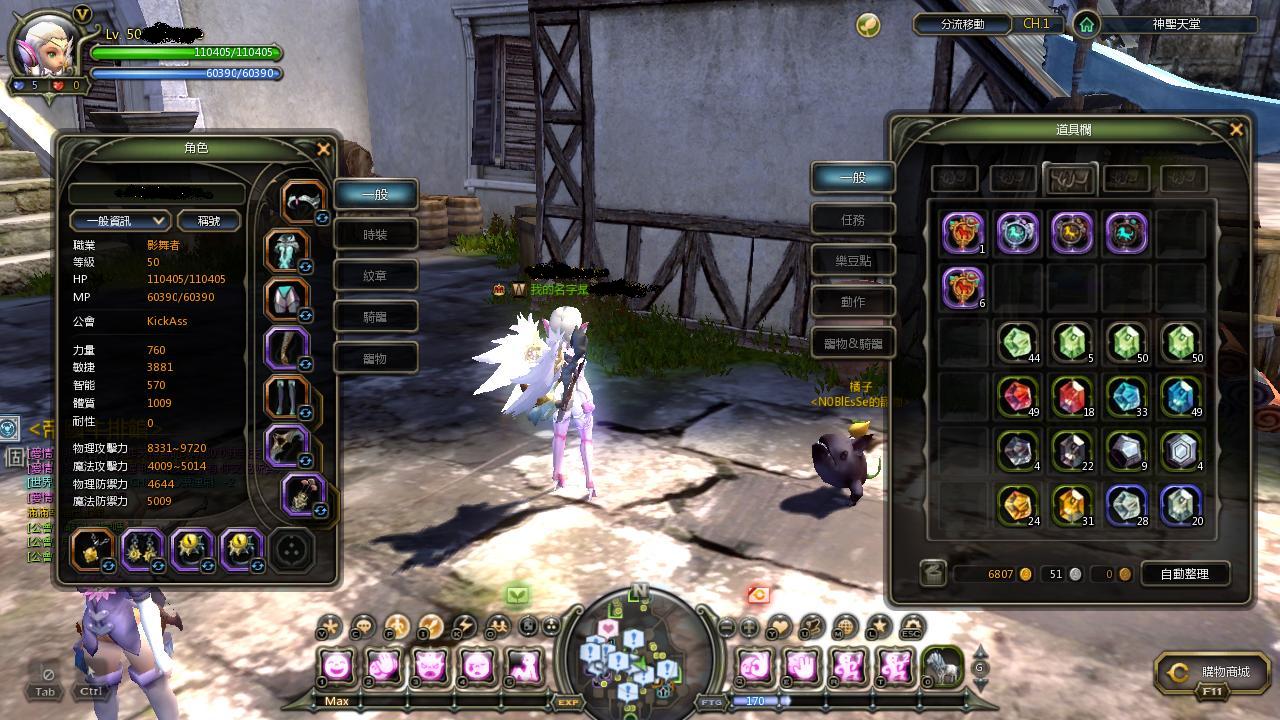The width and height of the screenshot is (1280, 720).
Task: Open the 一般資訊 dropdown
Action: tap(120, 221)
